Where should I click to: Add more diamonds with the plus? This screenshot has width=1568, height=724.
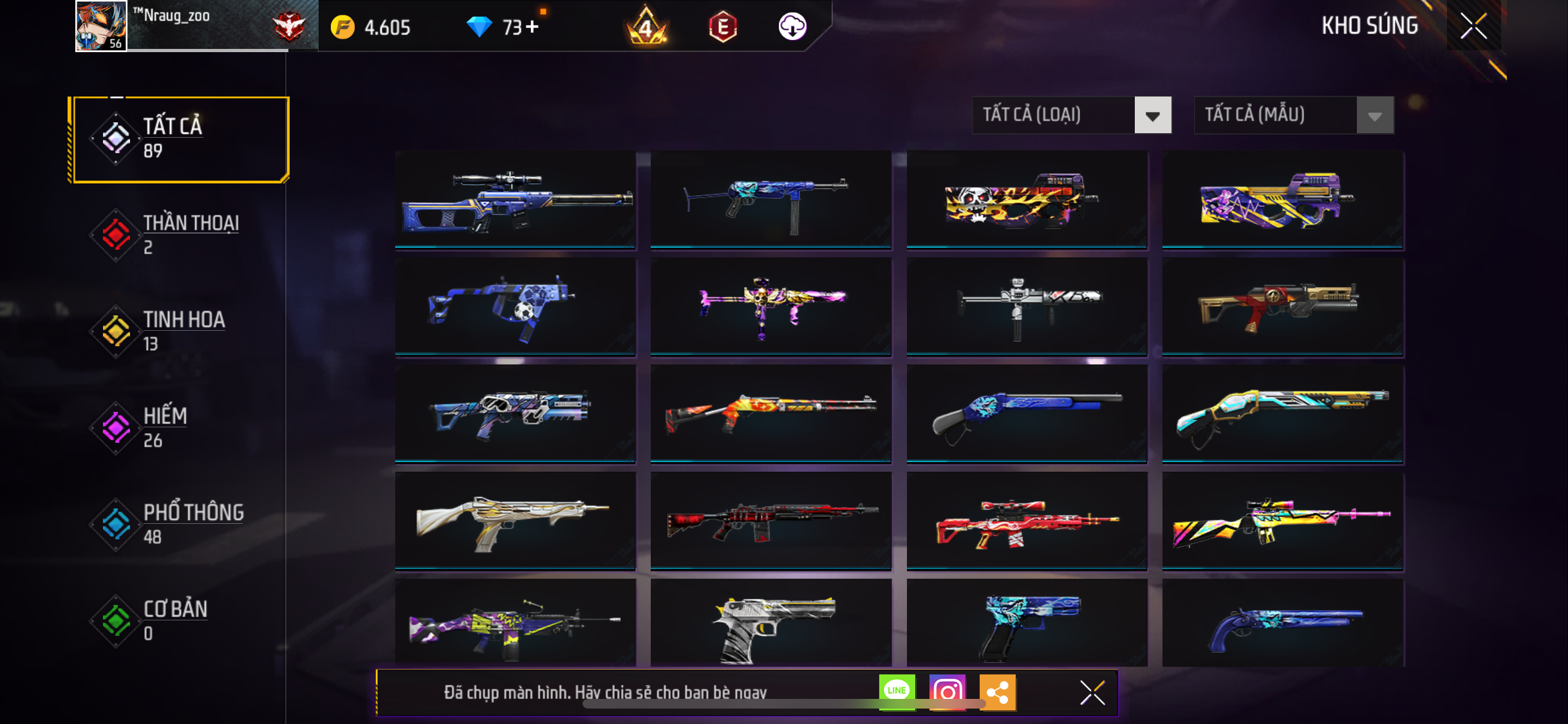point(532,27)
